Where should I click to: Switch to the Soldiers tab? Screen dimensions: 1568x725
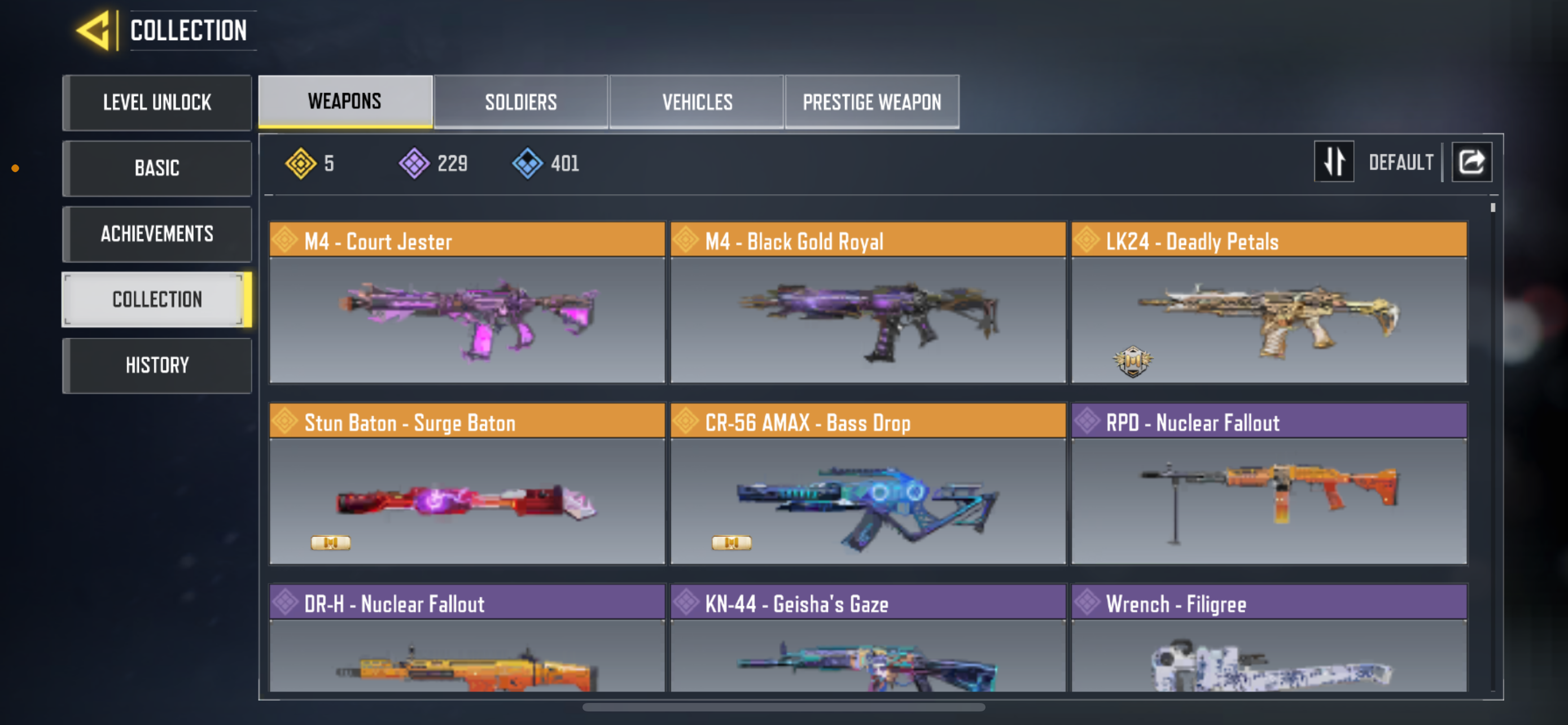pos(521,102)
